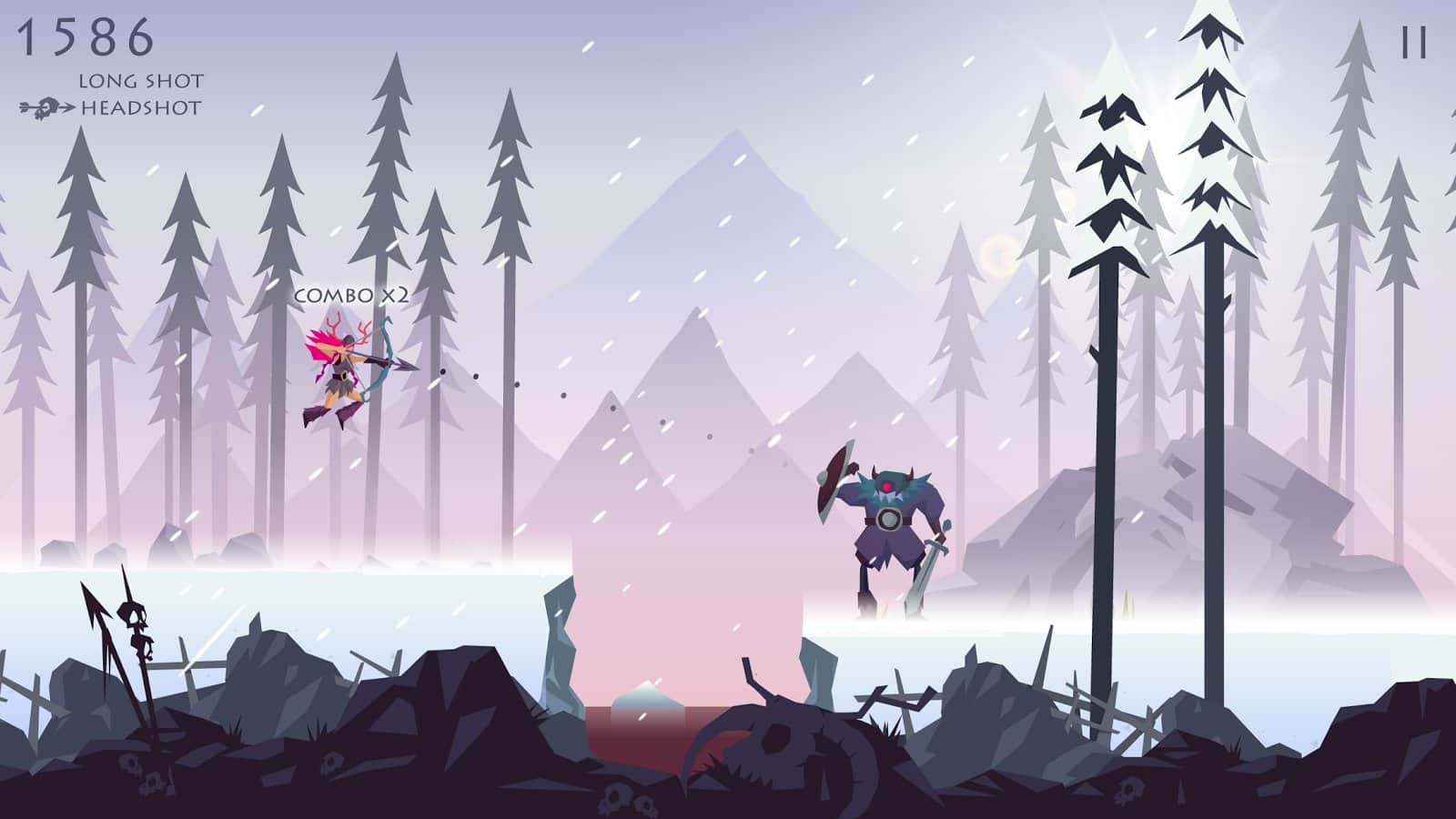Click the archer's antlered helmet
1456x819 pixels.
coord(349,339)
